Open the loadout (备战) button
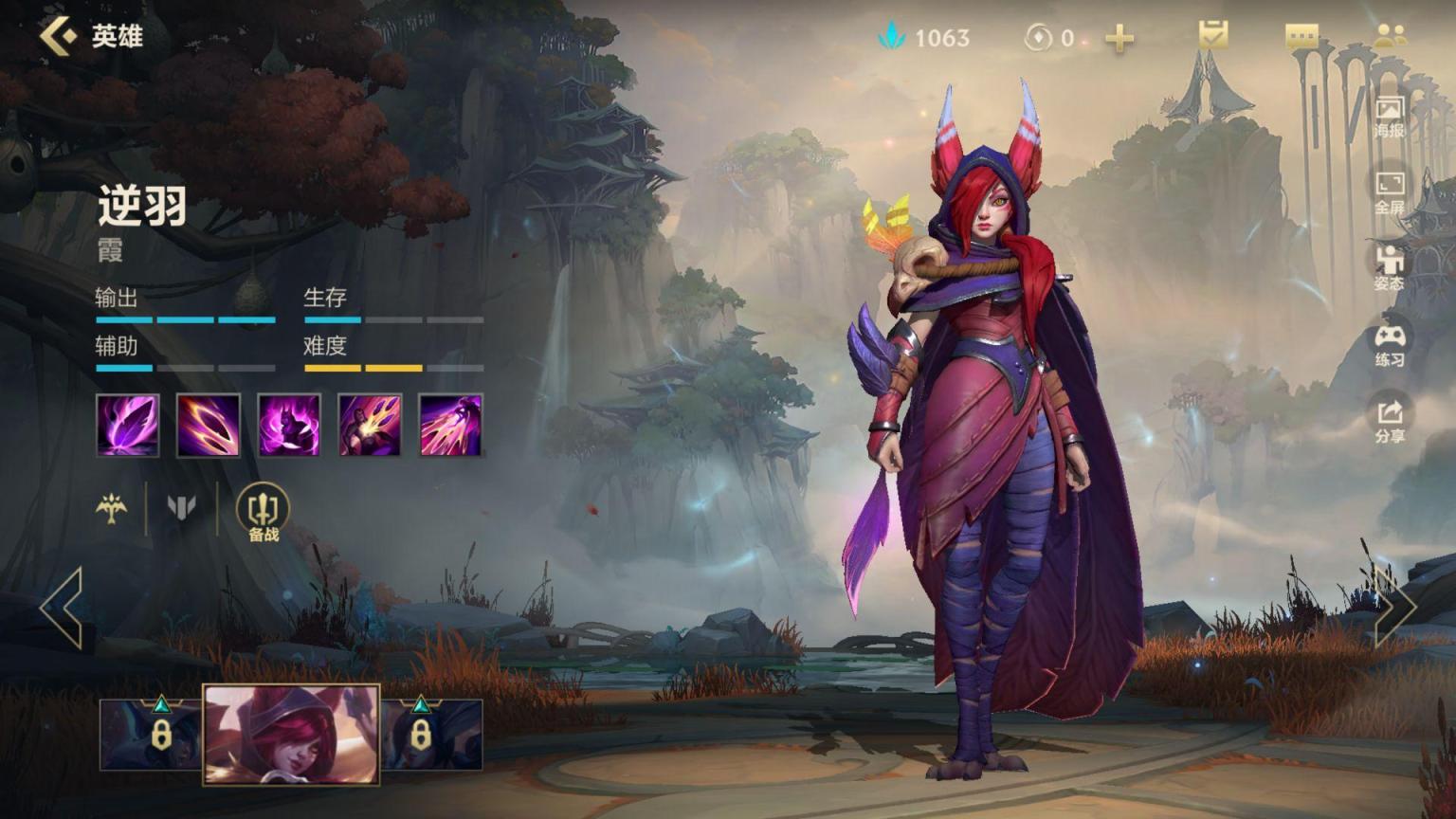1456x819 pixels. [263, 513]
